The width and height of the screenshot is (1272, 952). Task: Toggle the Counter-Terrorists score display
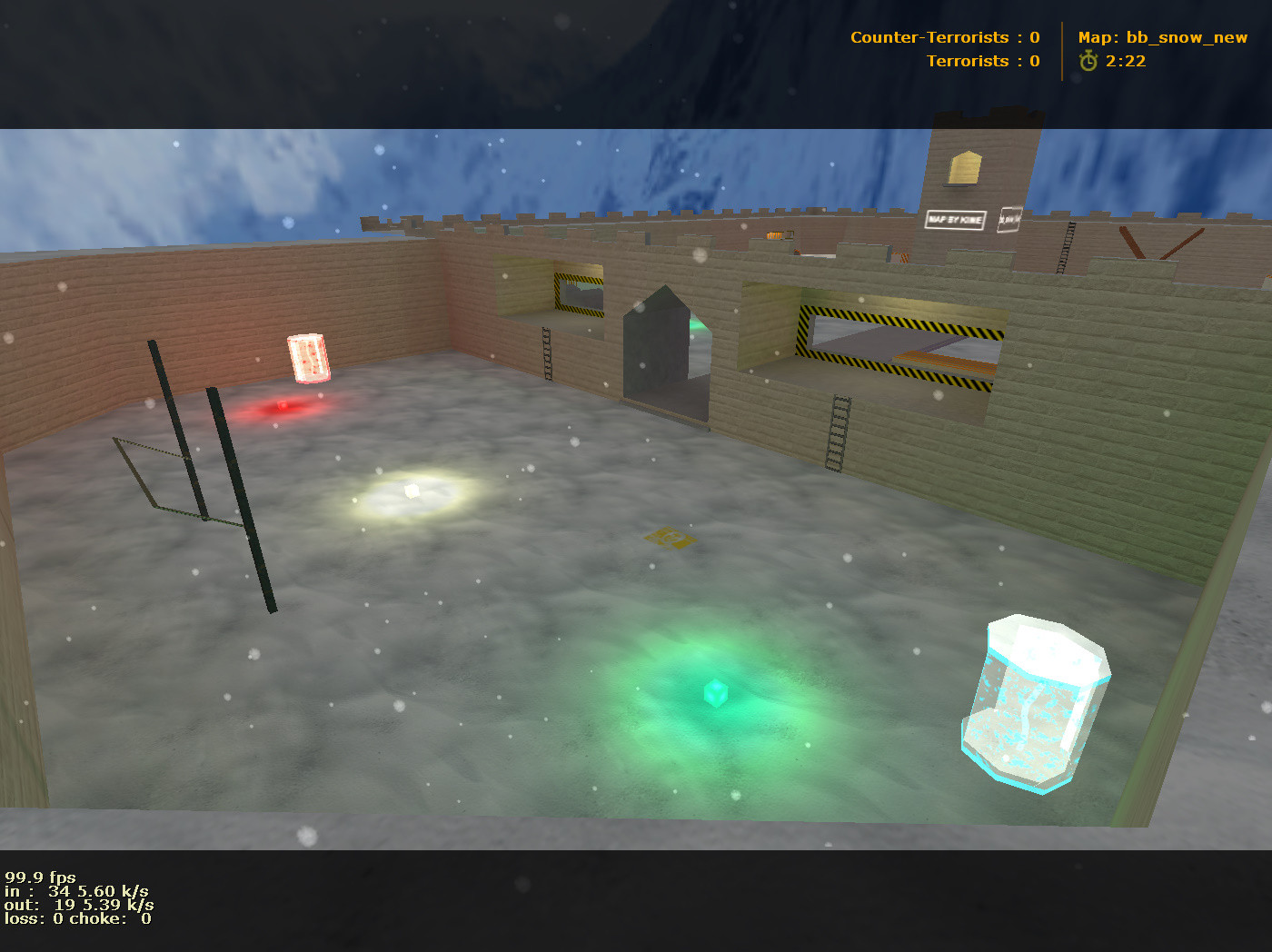(943, 37)
